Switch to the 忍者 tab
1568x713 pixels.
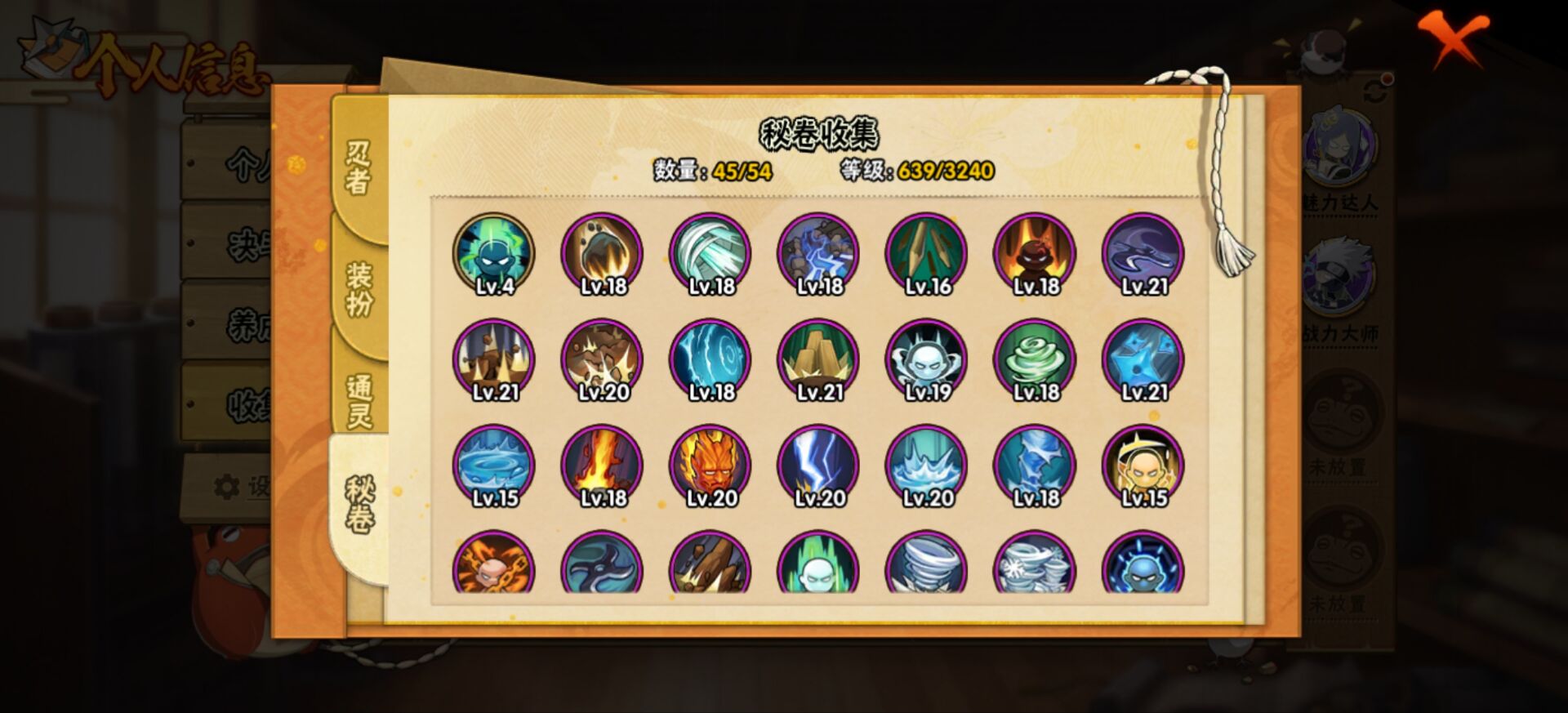pos(359,167)
